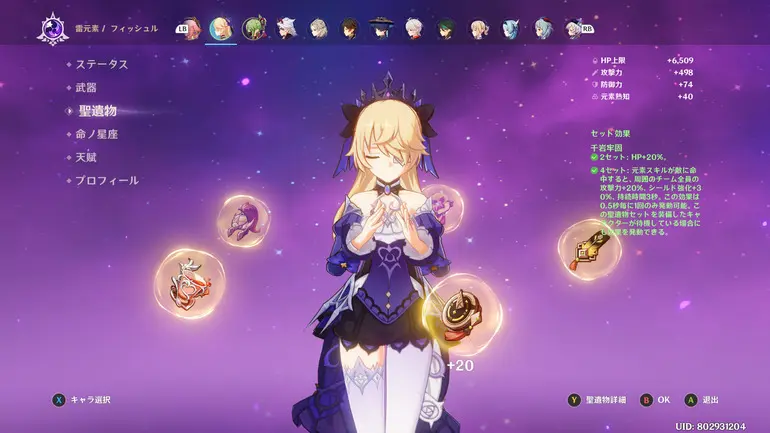Show the プロフィール menu entry

coord(107,181)
